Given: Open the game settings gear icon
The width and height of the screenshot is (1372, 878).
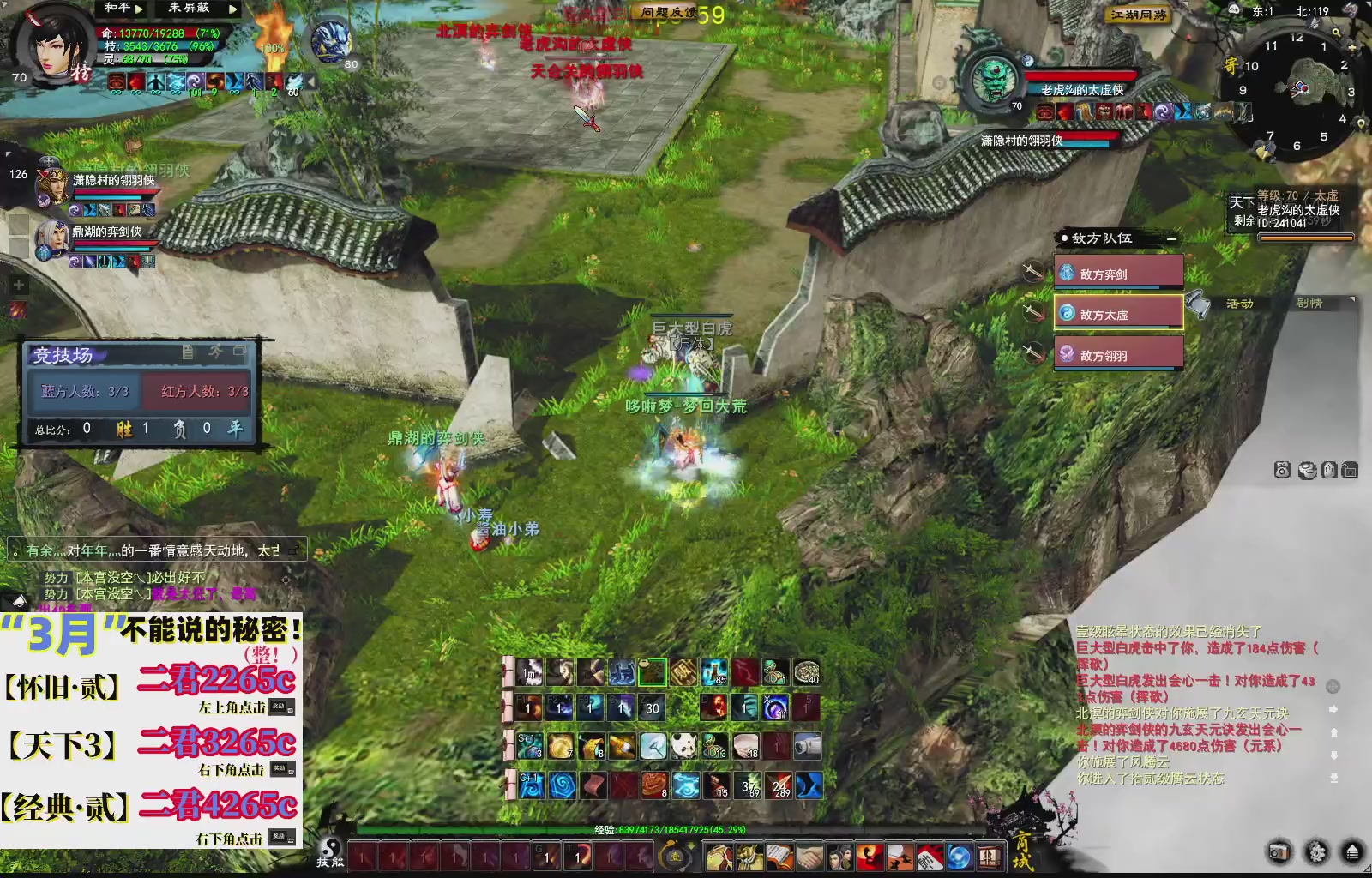Looking at the screenshot, I should click(x=1315, y=851).
